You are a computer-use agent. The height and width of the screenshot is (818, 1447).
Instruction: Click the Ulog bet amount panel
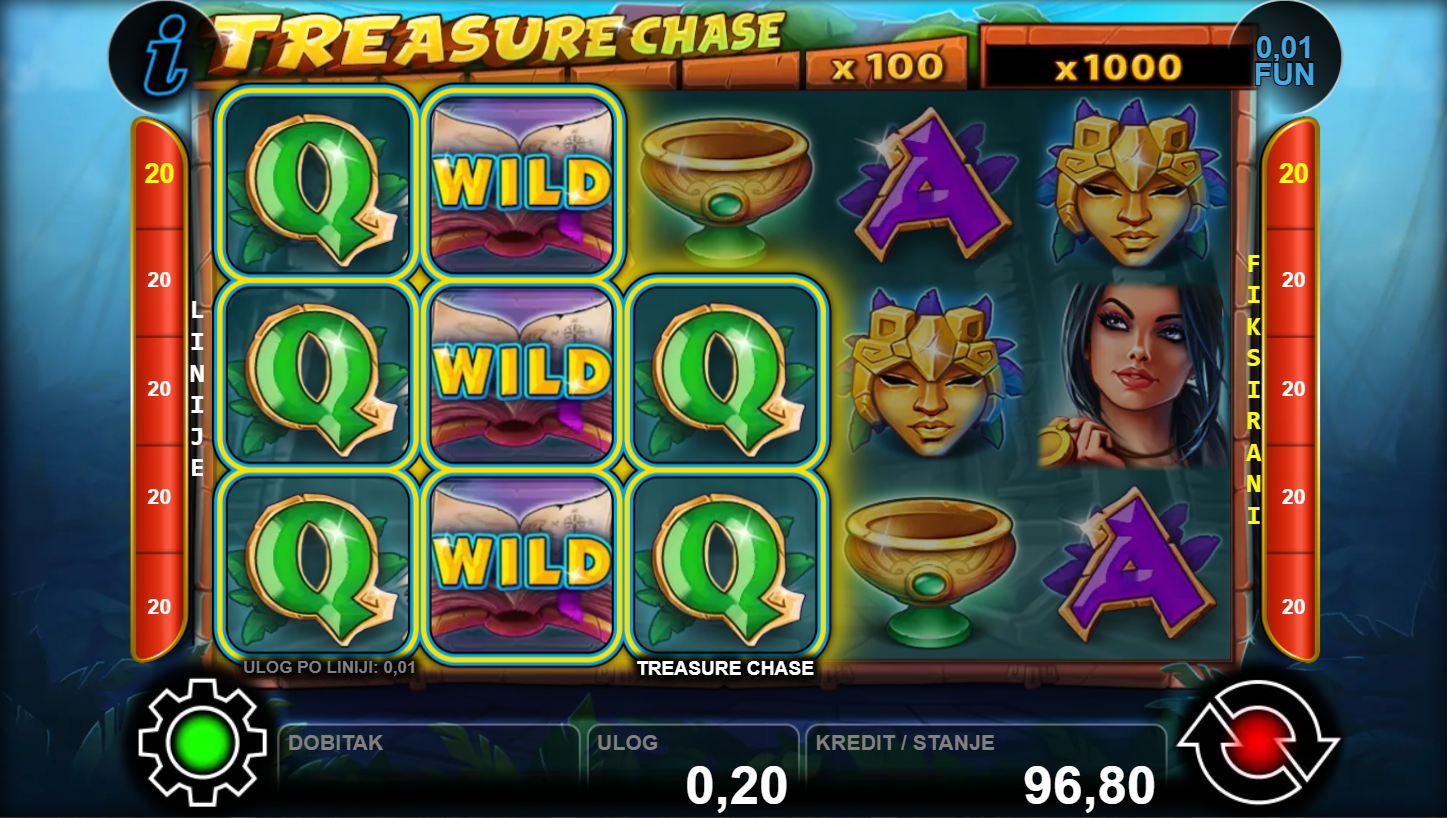click(x=692, y=767)
